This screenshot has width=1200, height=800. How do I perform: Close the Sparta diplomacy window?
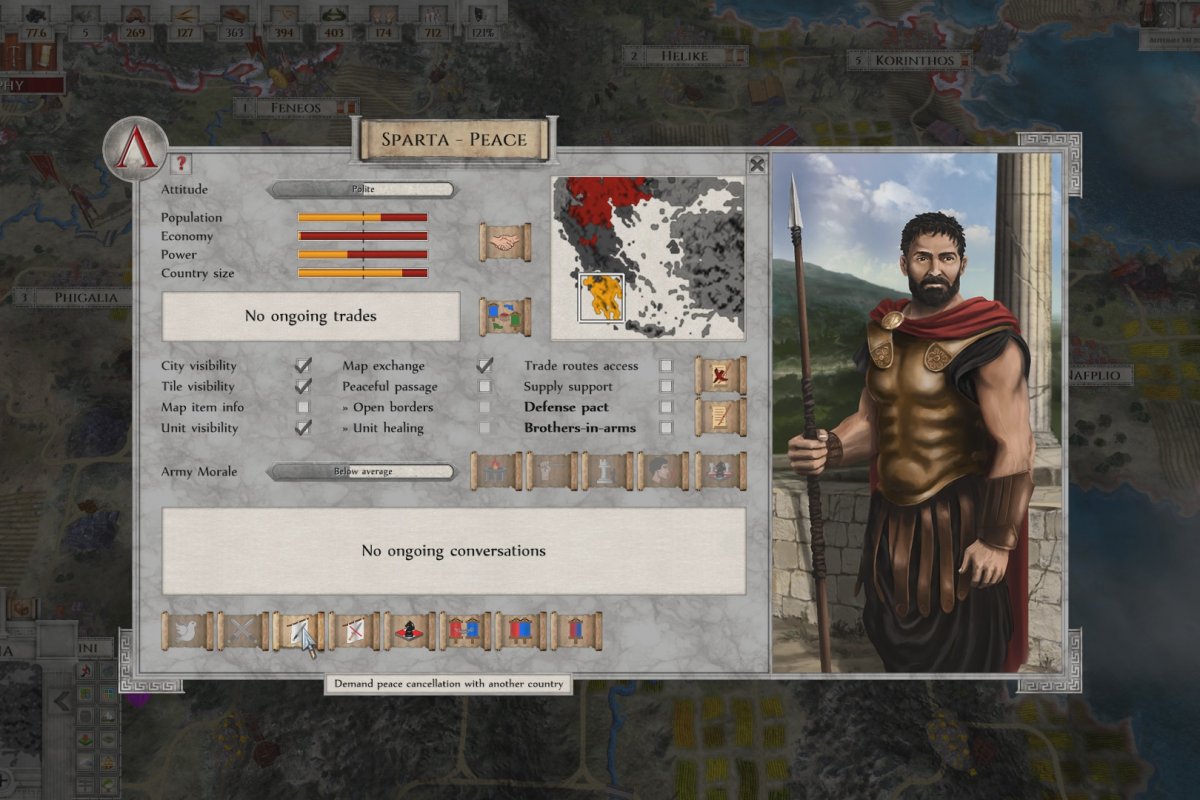click(757, 165)
